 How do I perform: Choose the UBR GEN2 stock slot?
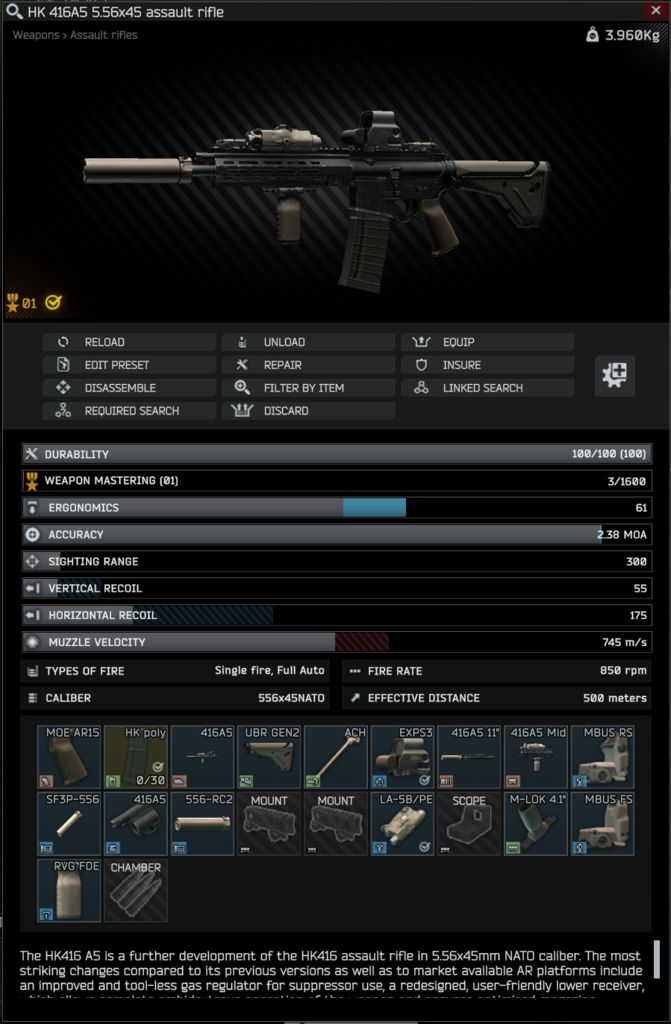tap(269, 757)
